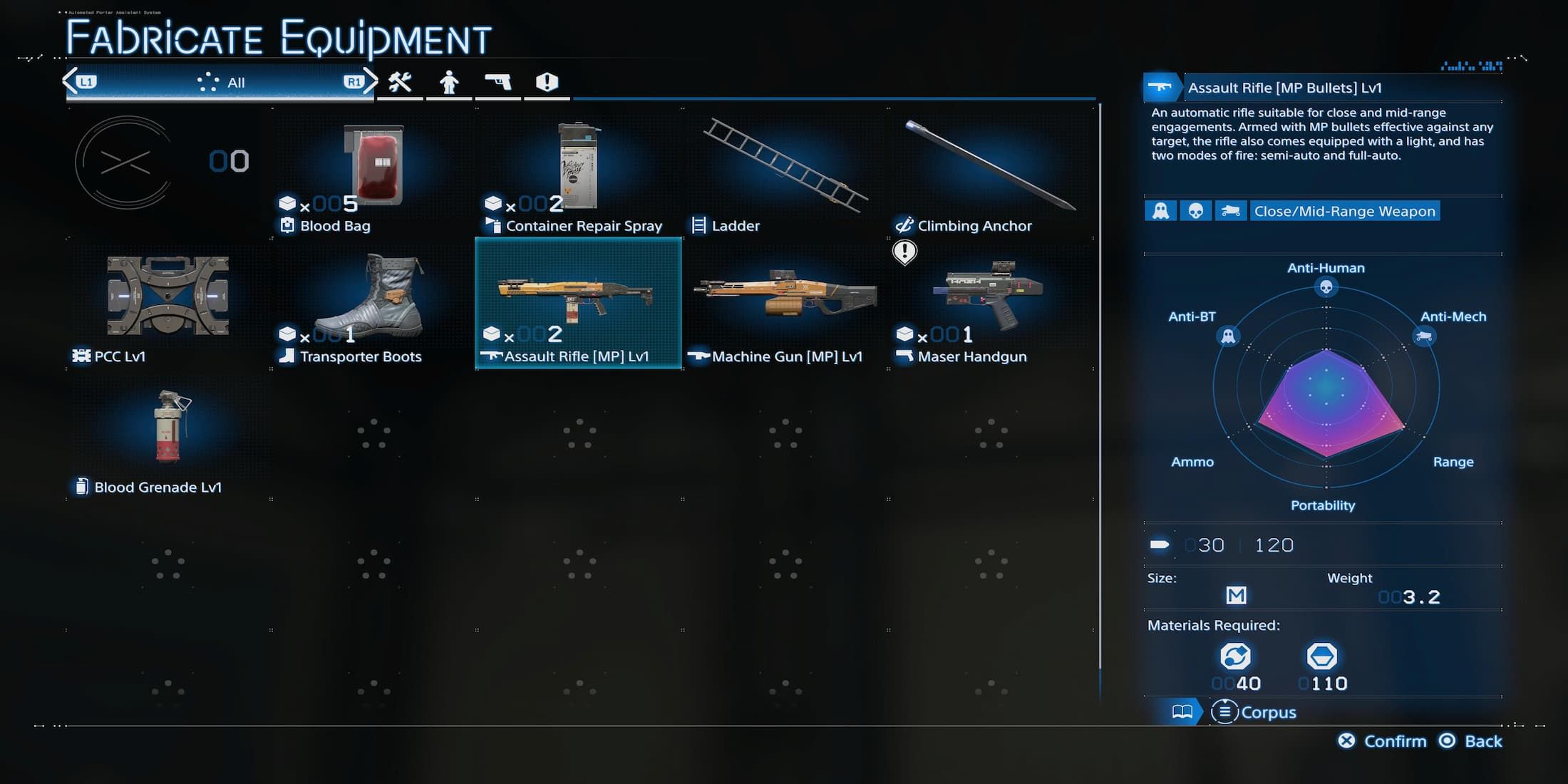Click the Anti-Human skull tag icon

pos(1196,211)
